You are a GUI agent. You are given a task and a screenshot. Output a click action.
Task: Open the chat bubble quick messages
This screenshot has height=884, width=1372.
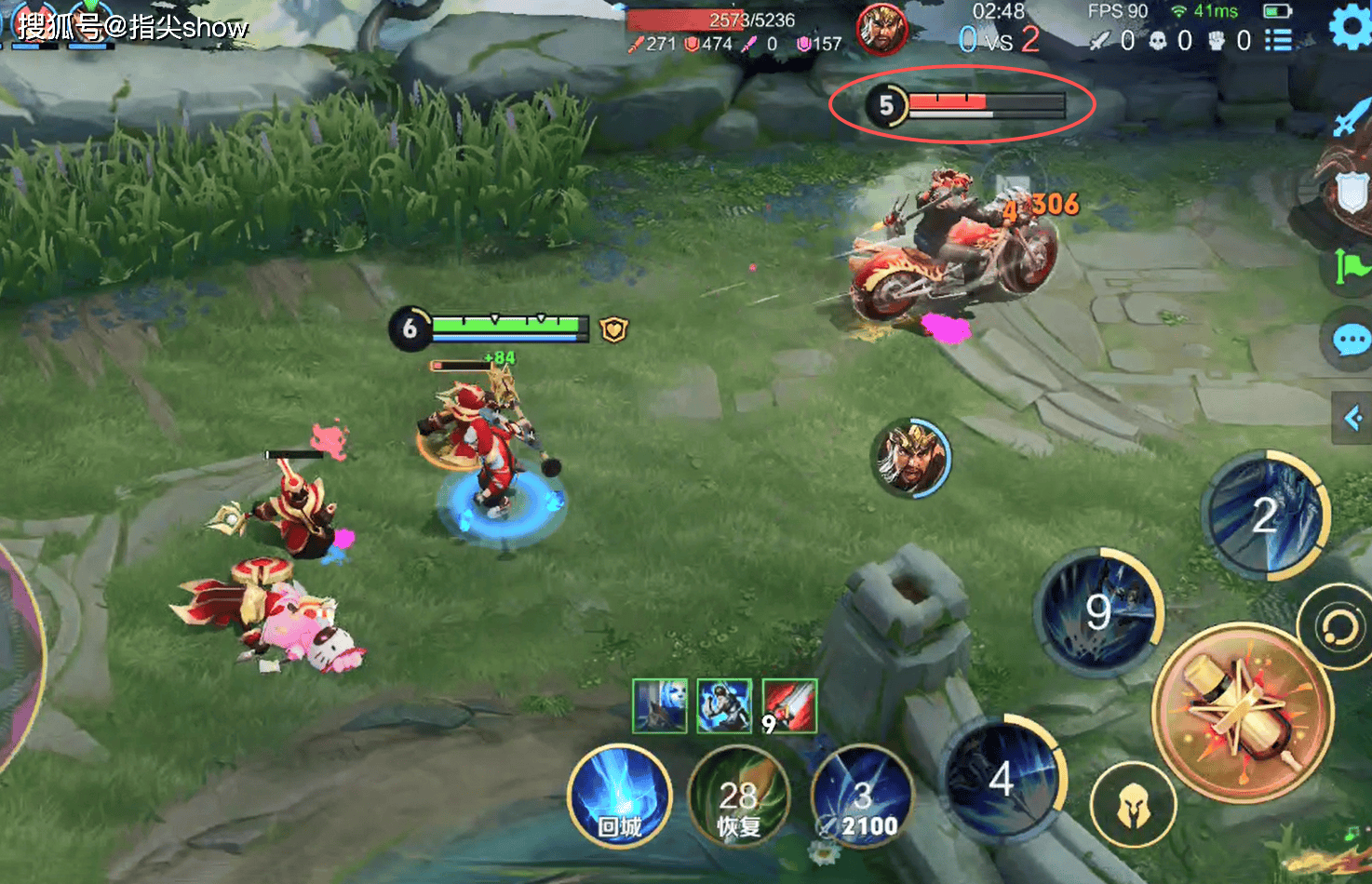[x=1349, y=340]
